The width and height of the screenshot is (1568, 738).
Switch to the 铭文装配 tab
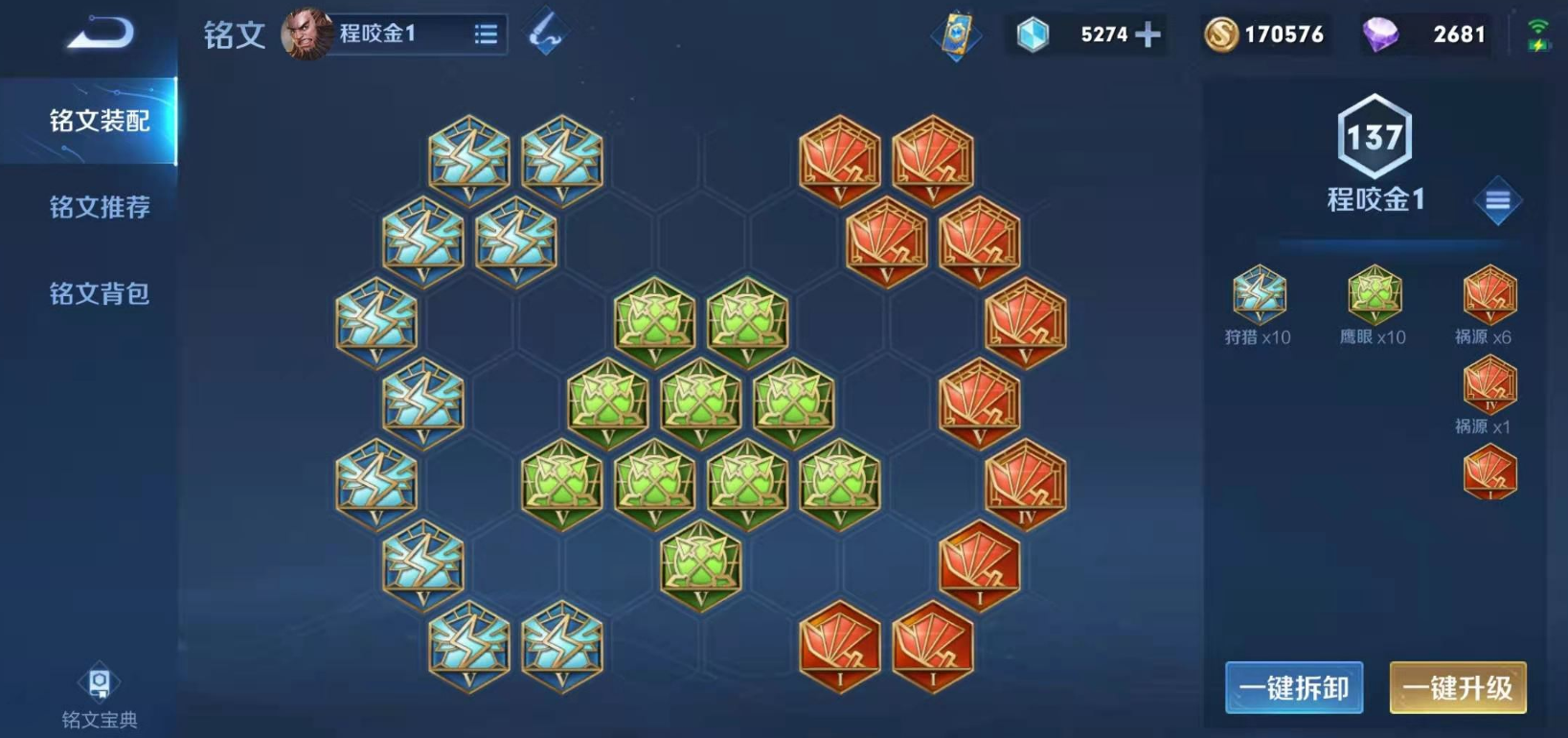coord(99,121)
